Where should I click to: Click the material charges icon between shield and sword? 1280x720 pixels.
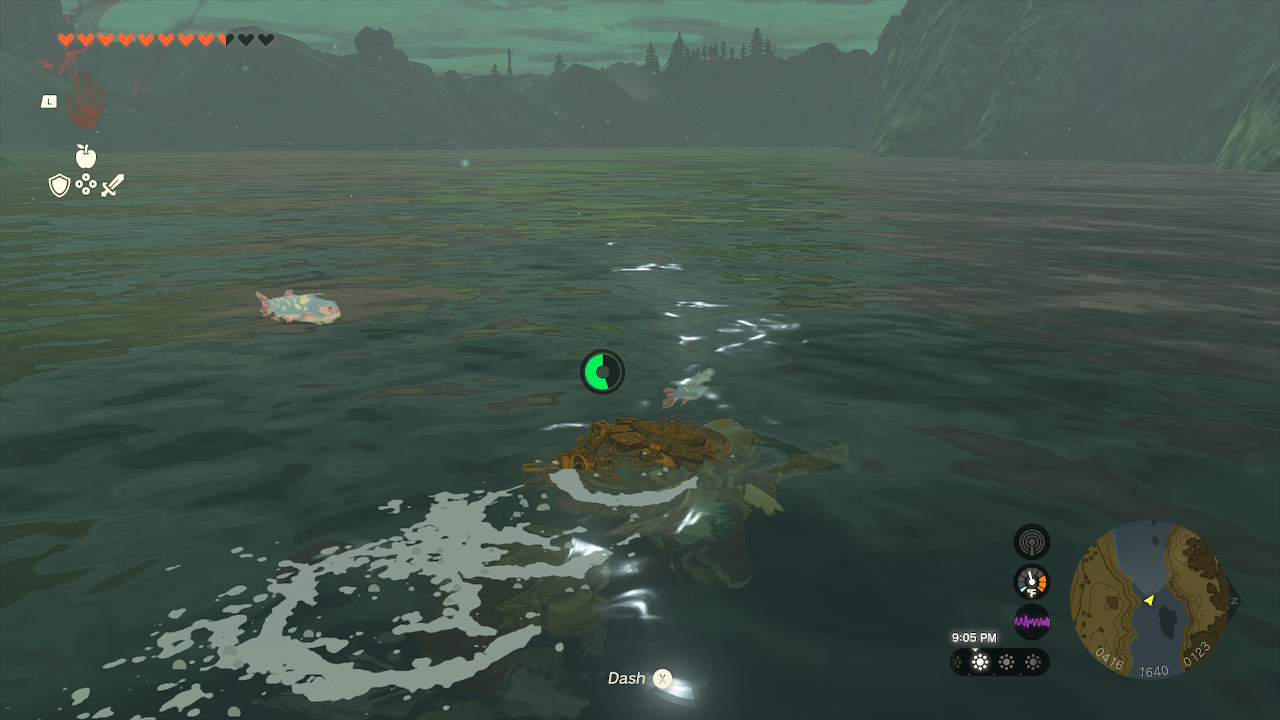[86, 185]
